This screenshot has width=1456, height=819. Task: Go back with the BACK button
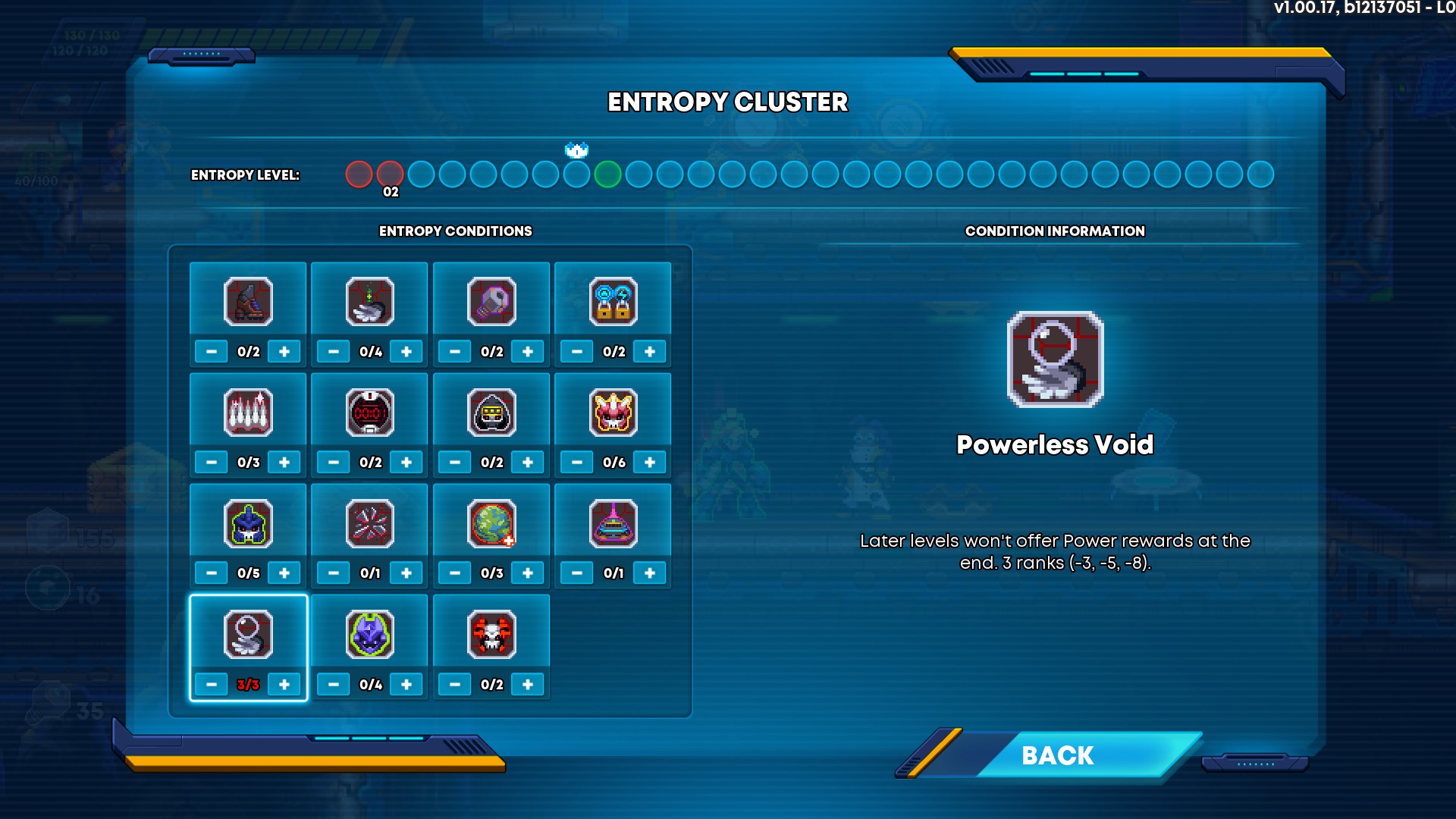click(x=1057, y=755)
